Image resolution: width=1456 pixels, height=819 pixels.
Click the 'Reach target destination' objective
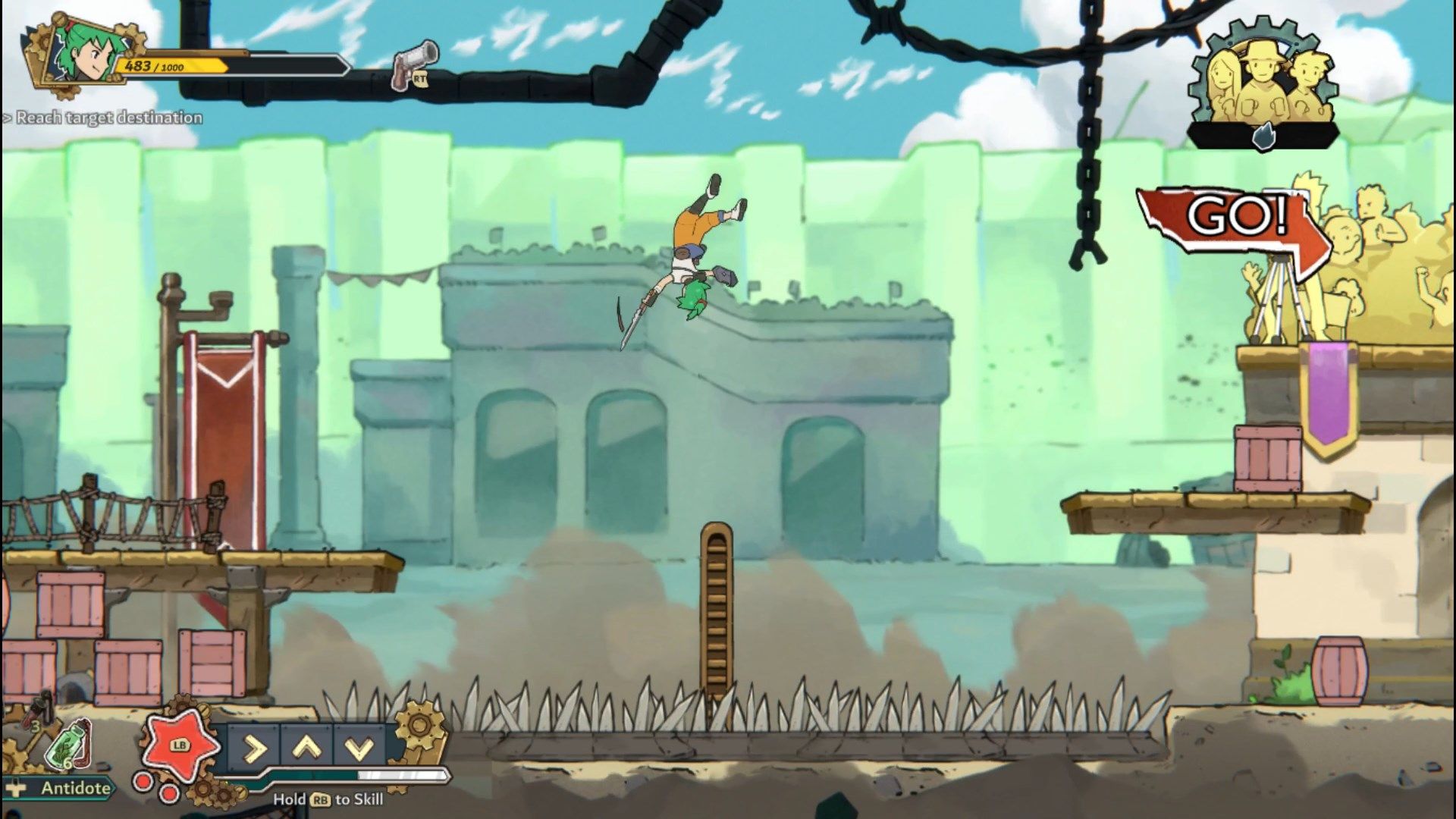tap(105, 118)
